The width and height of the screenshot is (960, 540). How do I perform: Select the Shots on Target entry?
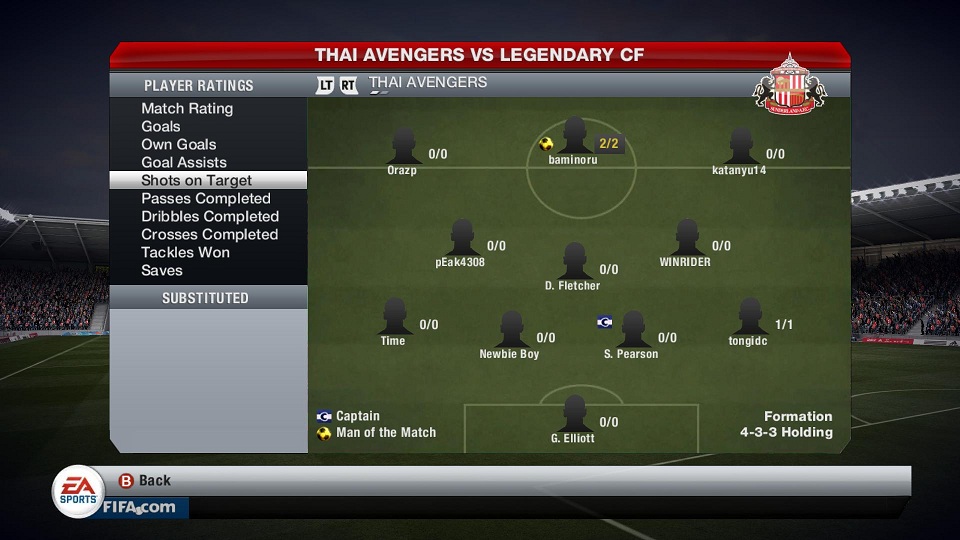197,180
